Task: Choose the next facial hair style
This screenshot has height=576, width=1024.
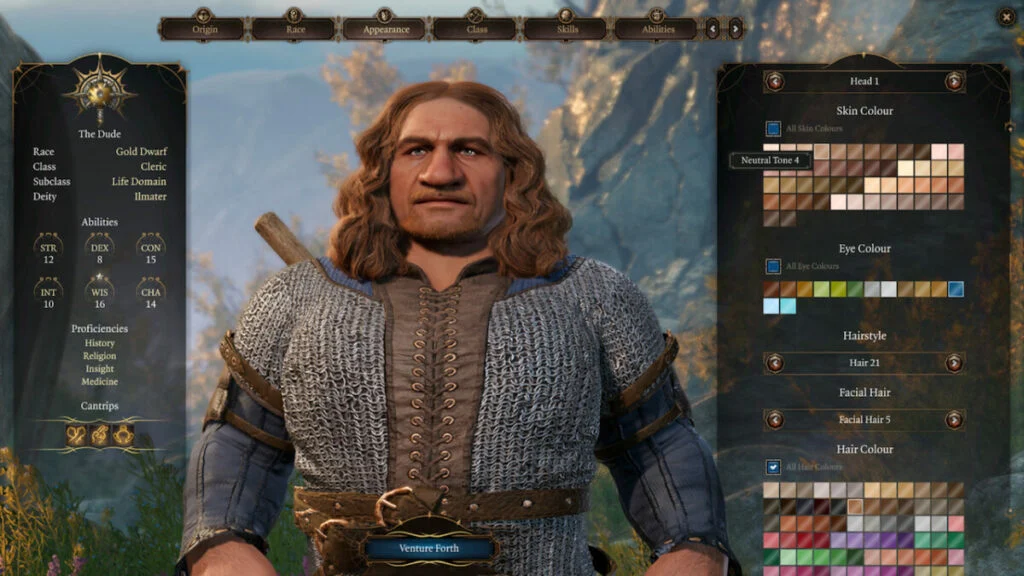Action: click(x=954, y=419)
